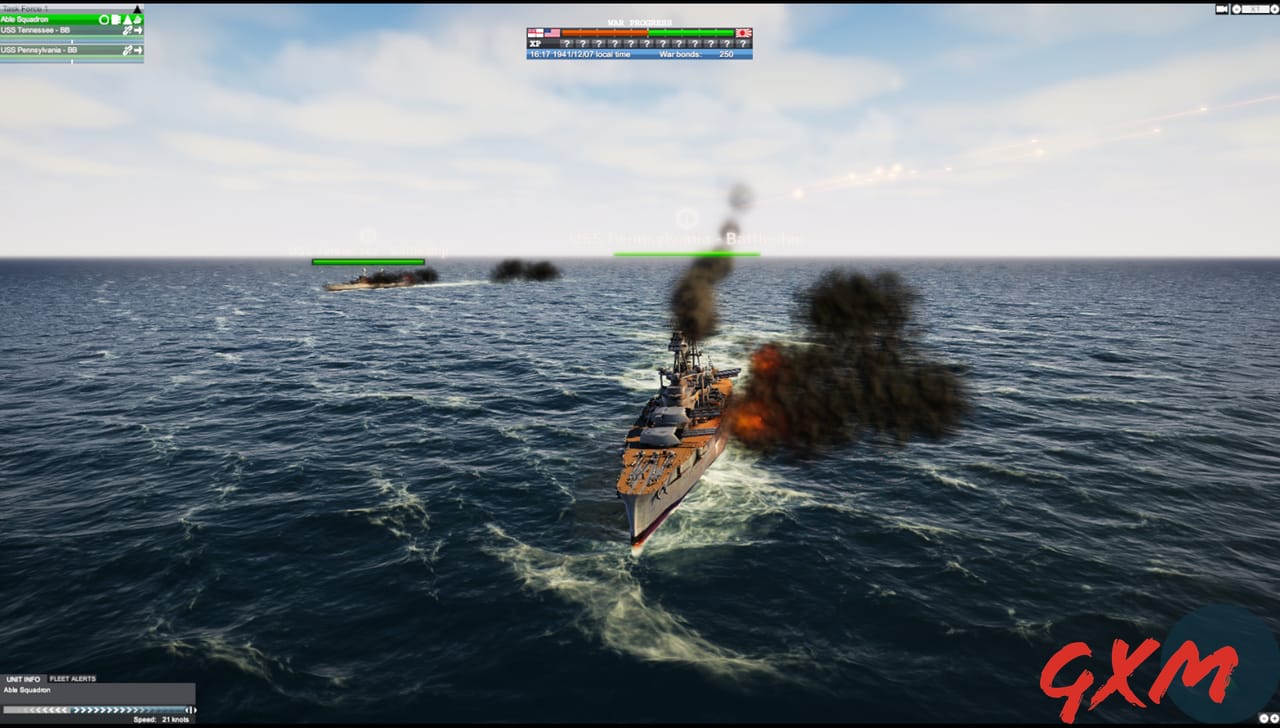Click the first question mark XP box
This screenshot has width=1280, height=728.
(567, 44)
